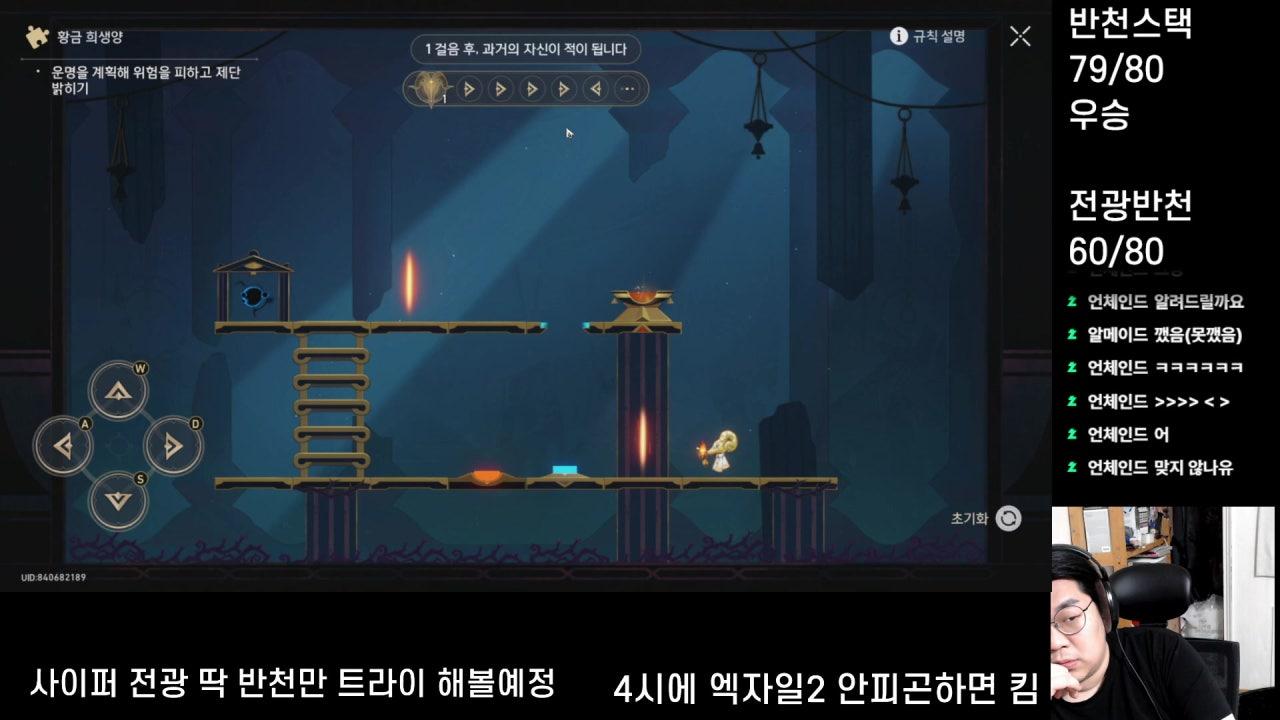
Task: Click the 1 걸음 후 hint banner
Action: (527, 50)
